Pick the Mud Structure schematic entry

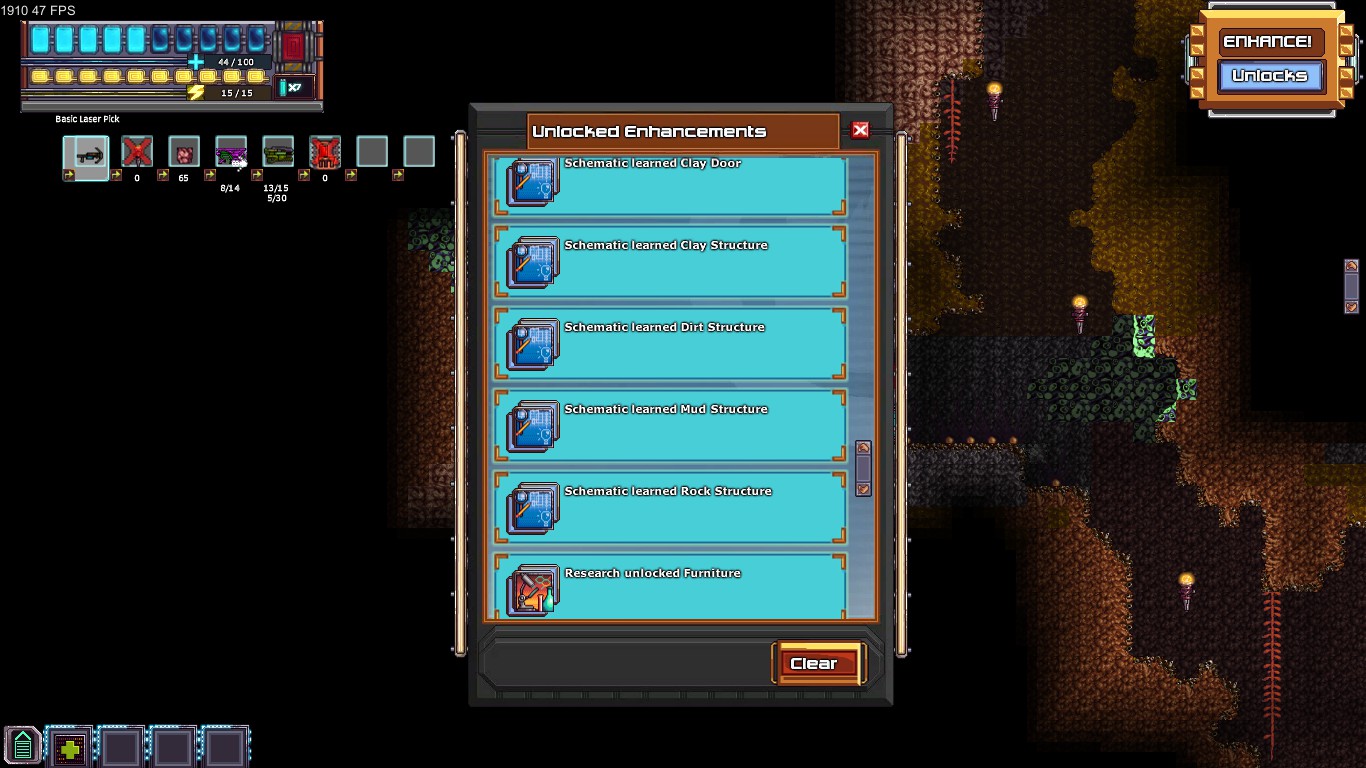(670, 426)
